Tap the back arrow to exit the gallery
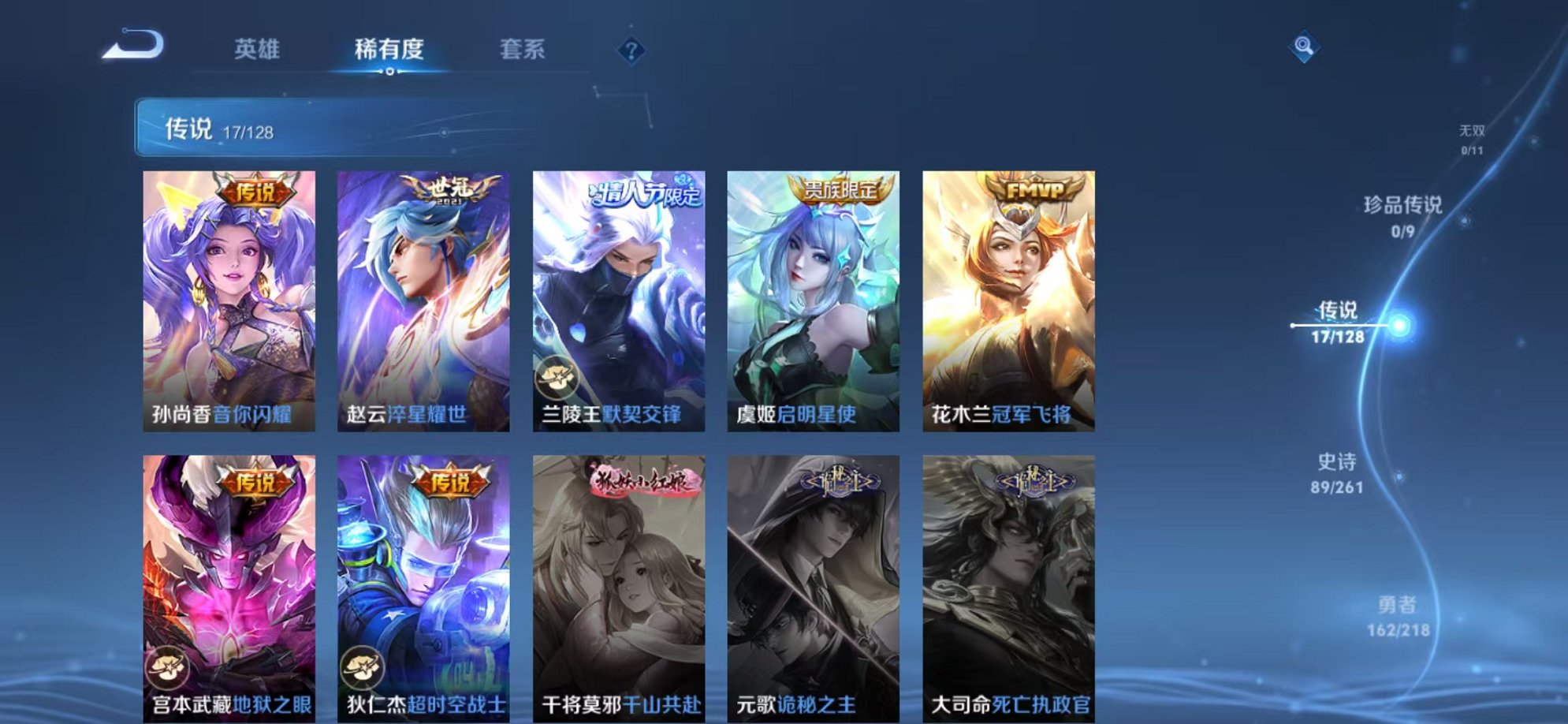 tap(134, 45)
